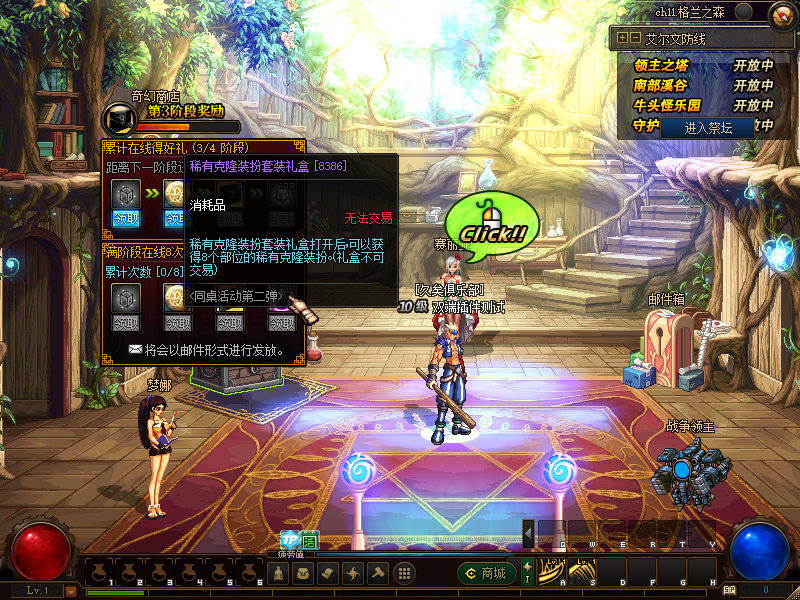This screenshot has width=800, height=600.
Task: Click the 进入祭坛 button
Action: click(x=708, y=128)
